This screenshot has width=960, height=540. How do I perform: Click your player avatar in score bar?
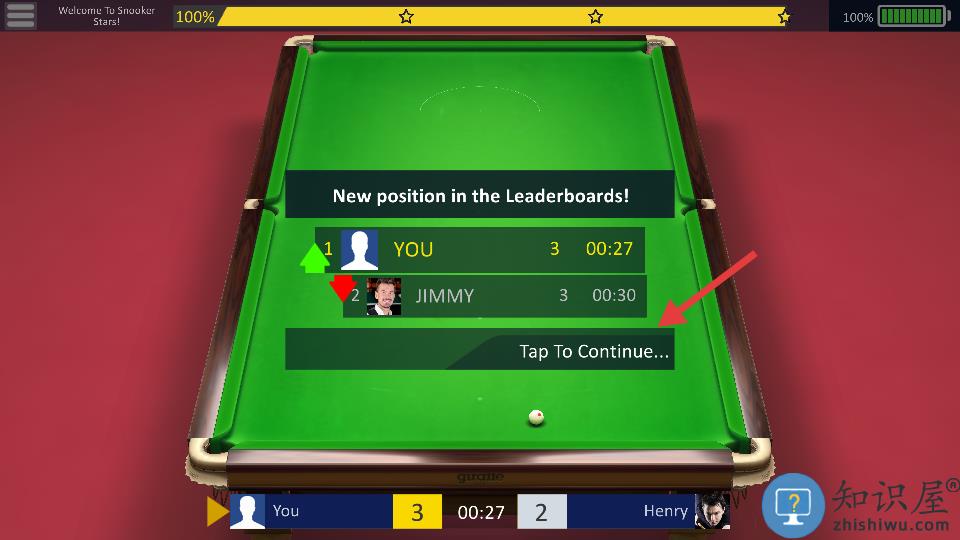click(x=248, y=511)
